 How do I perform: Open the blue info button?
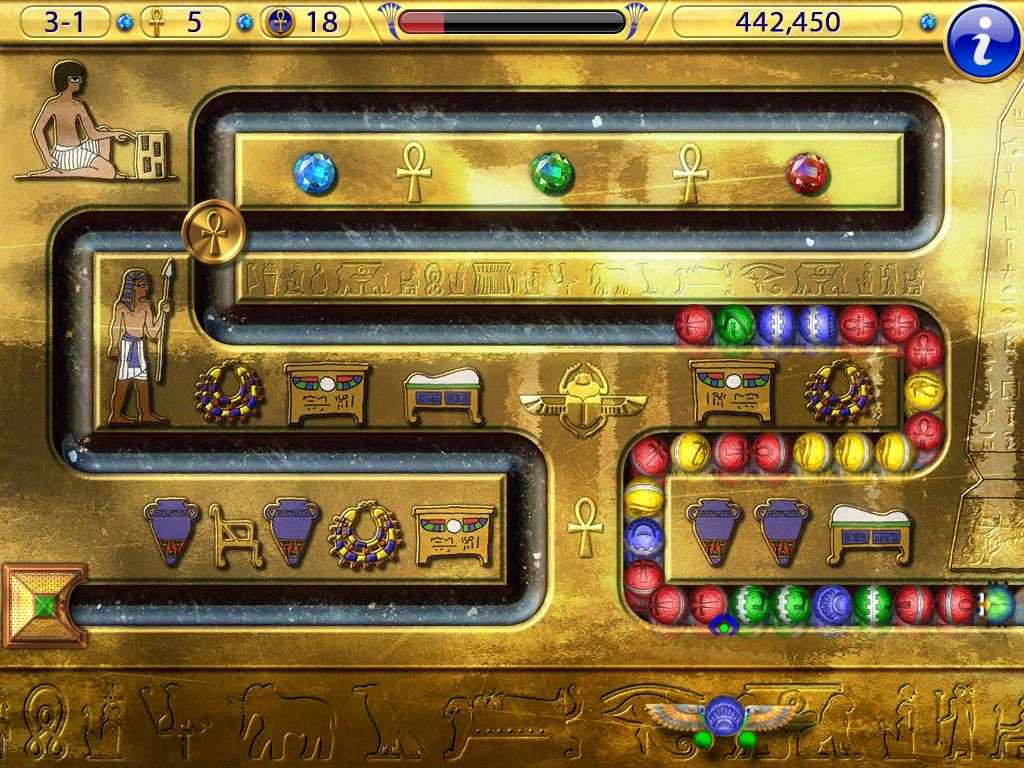(982, 40)
